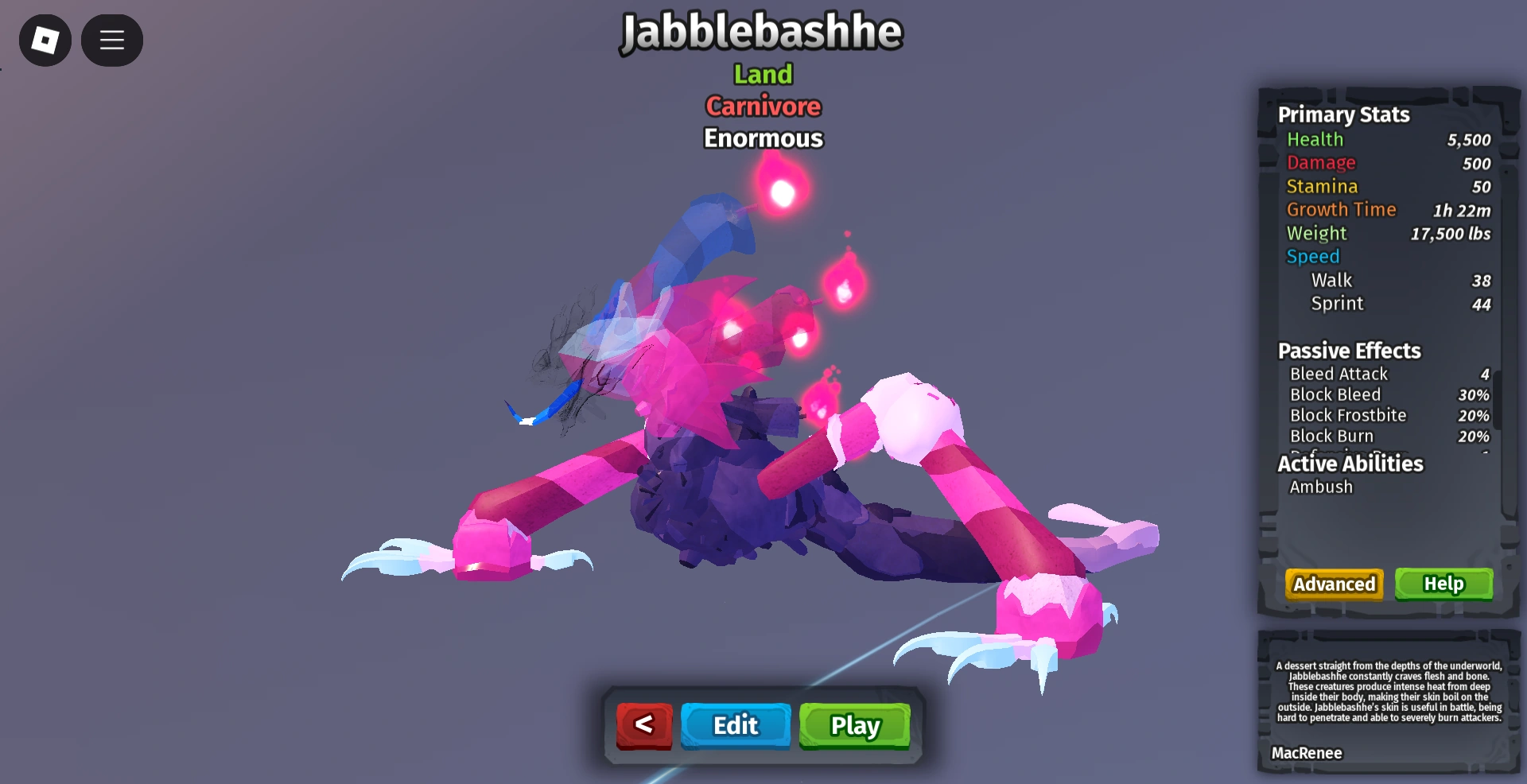Select the Bleed Attack passive effect

[1339, 374]
